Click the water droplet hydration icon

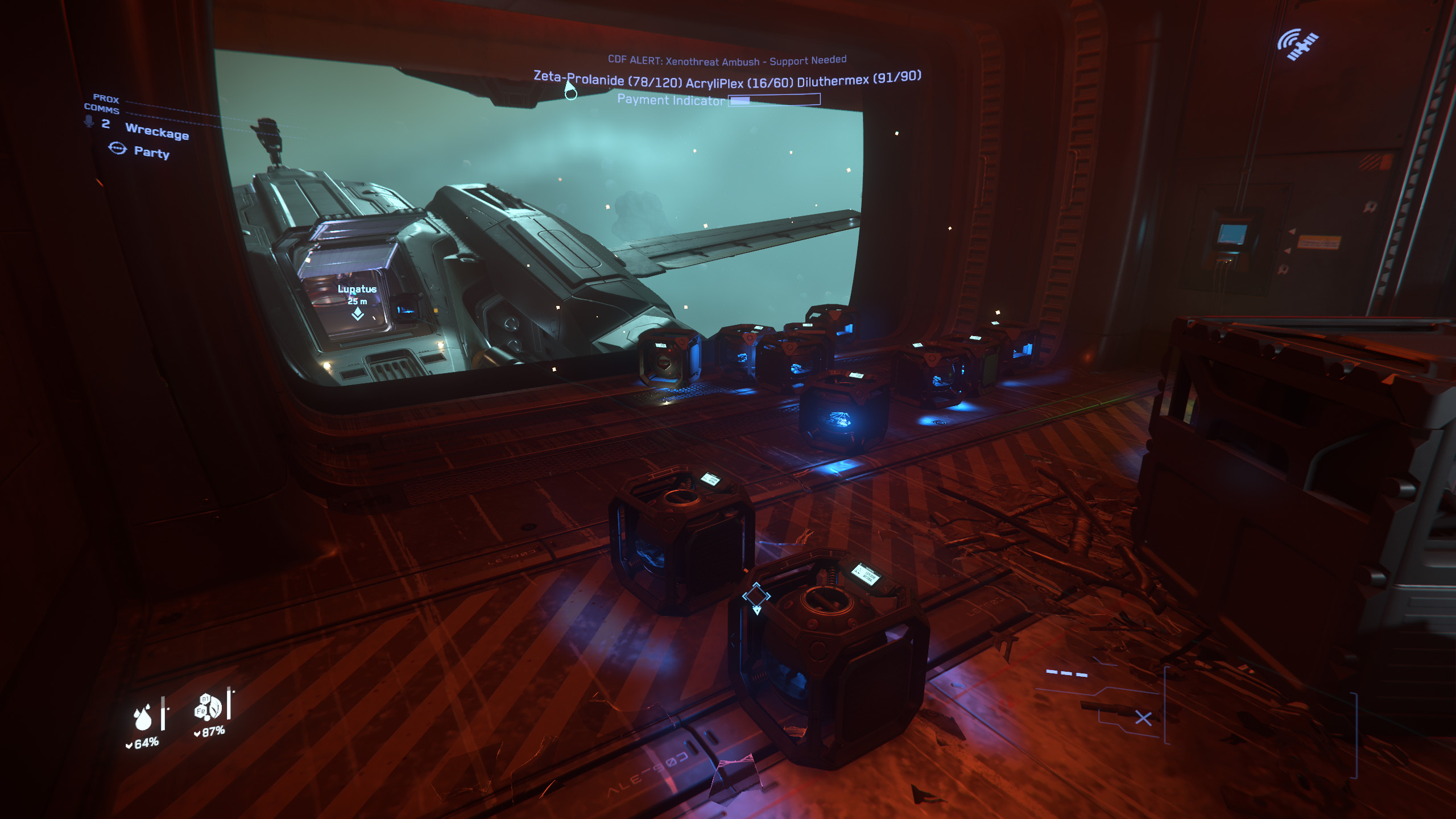pos(143,717)
